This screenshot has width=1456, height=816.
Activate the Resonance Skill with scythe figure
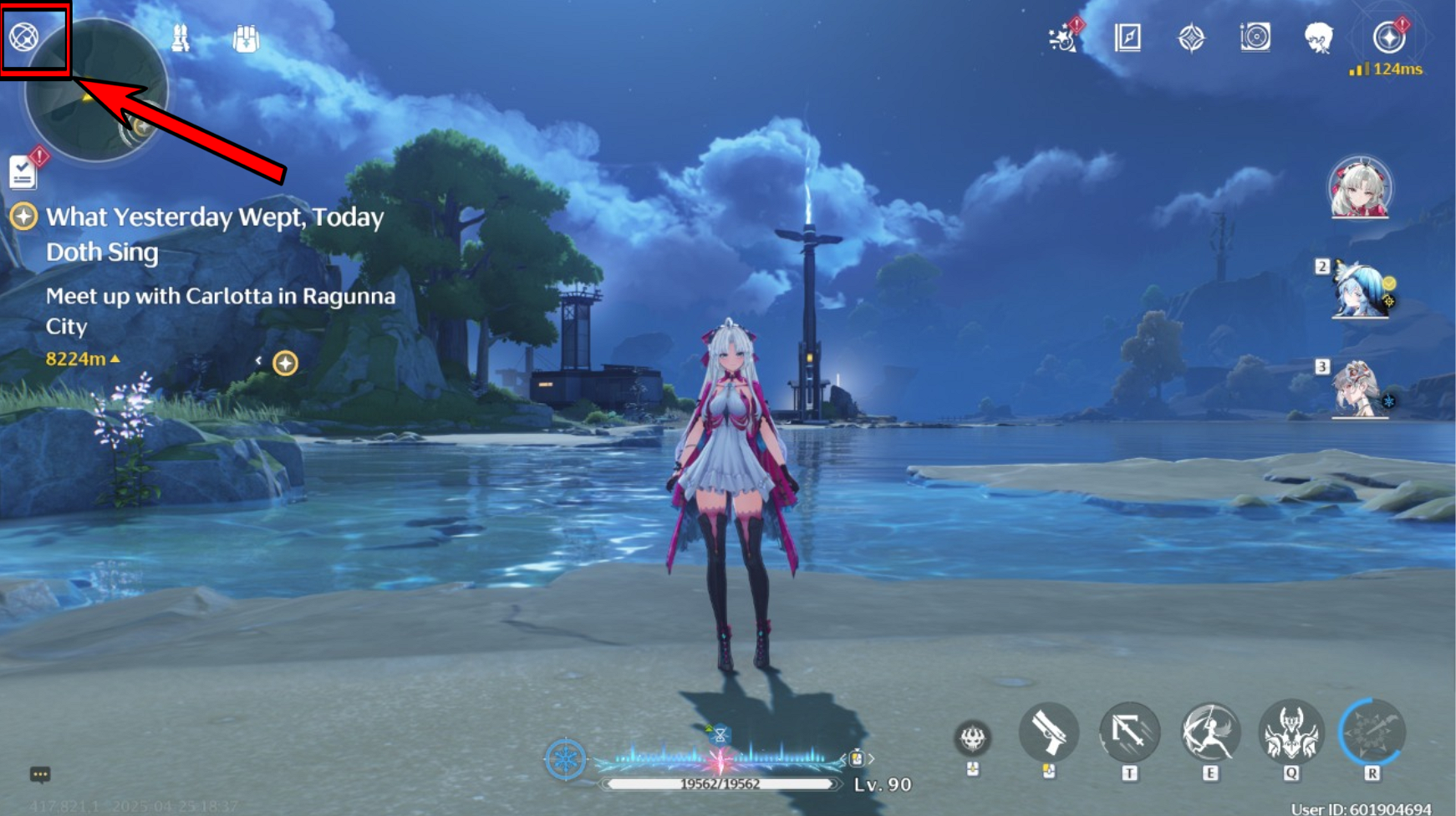1209,733
